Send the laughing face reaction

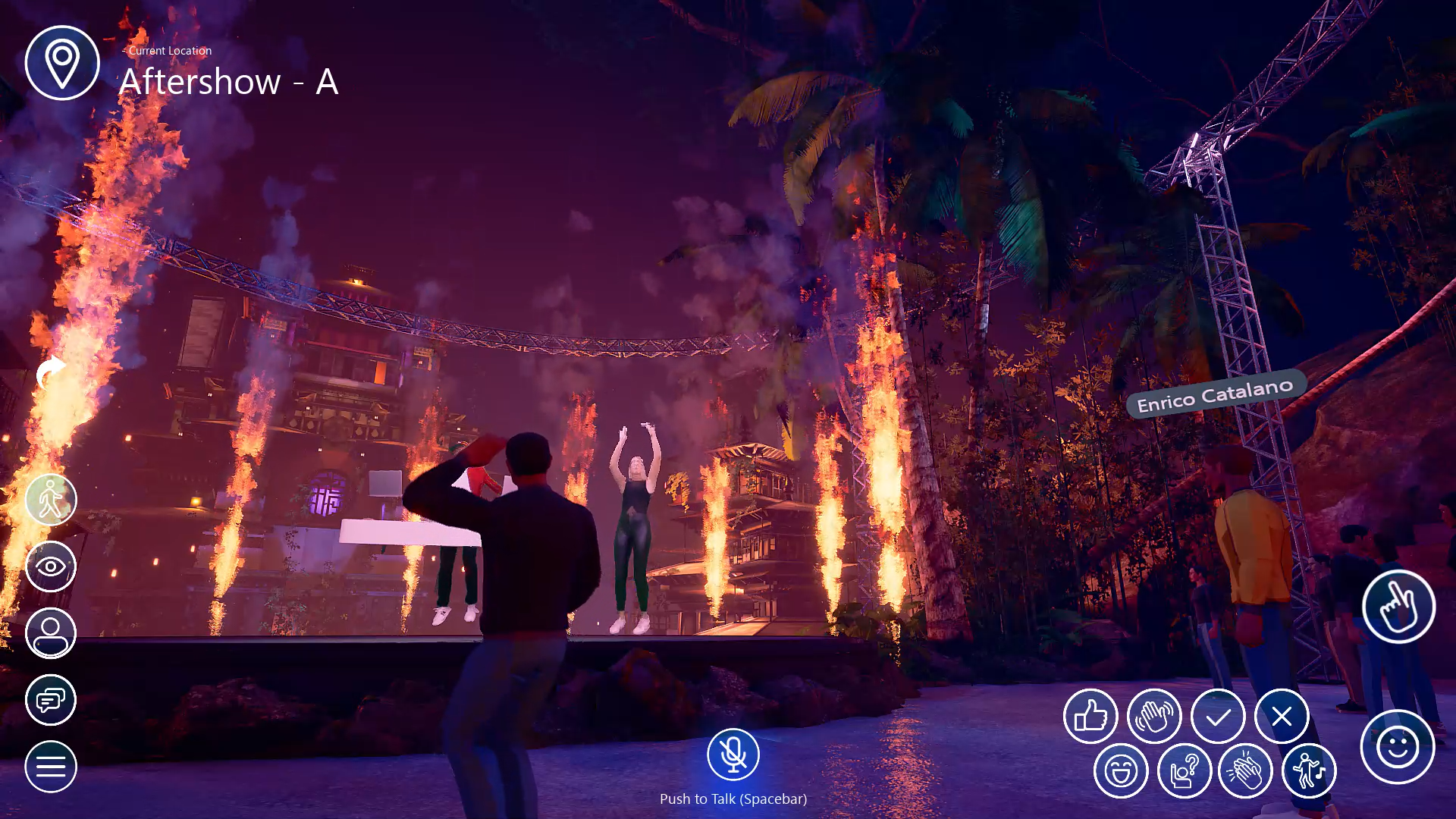(x=1121, y=771)
